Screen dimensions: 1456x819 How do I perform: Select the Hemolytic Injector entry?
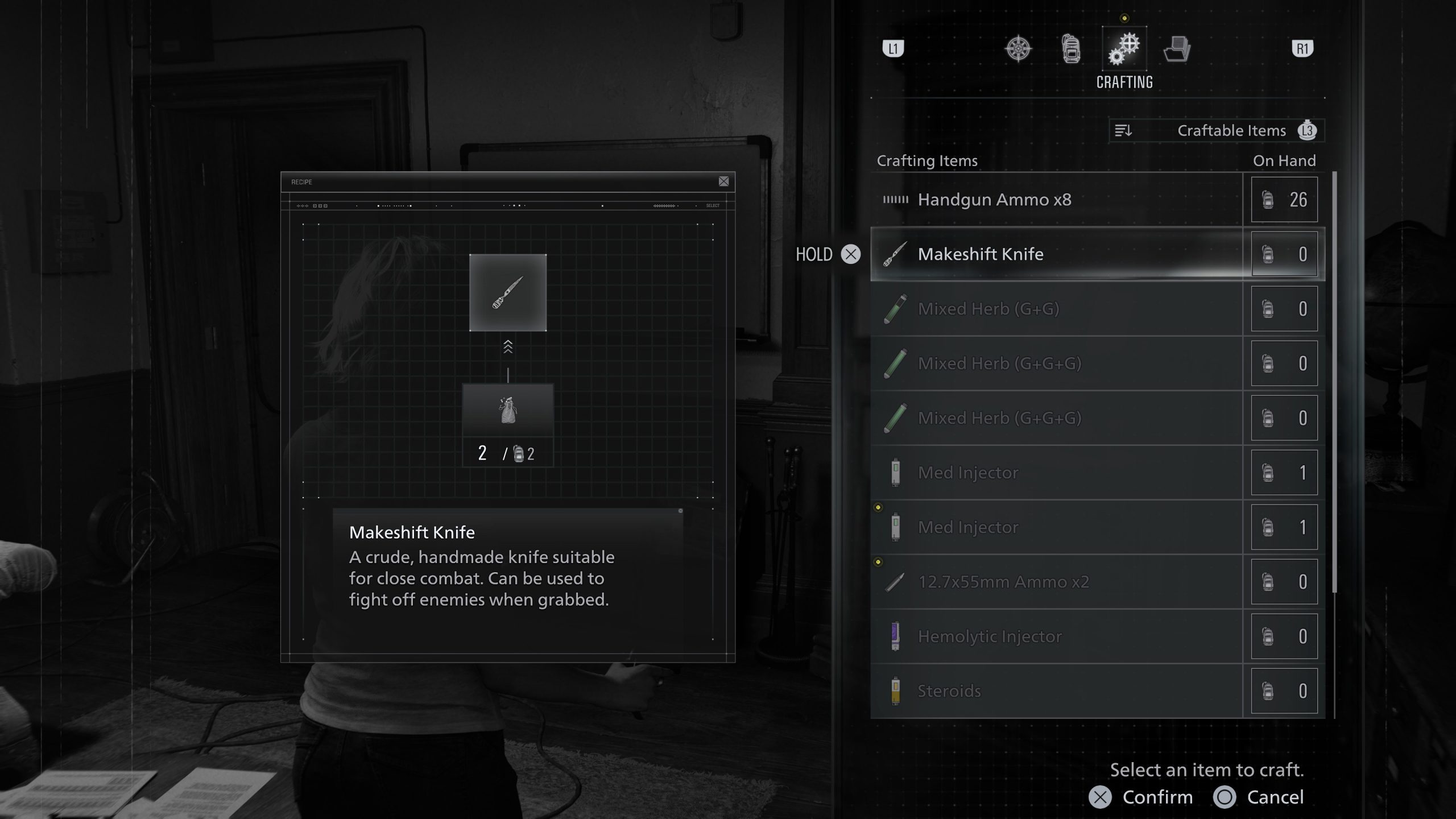coord(990,636)
